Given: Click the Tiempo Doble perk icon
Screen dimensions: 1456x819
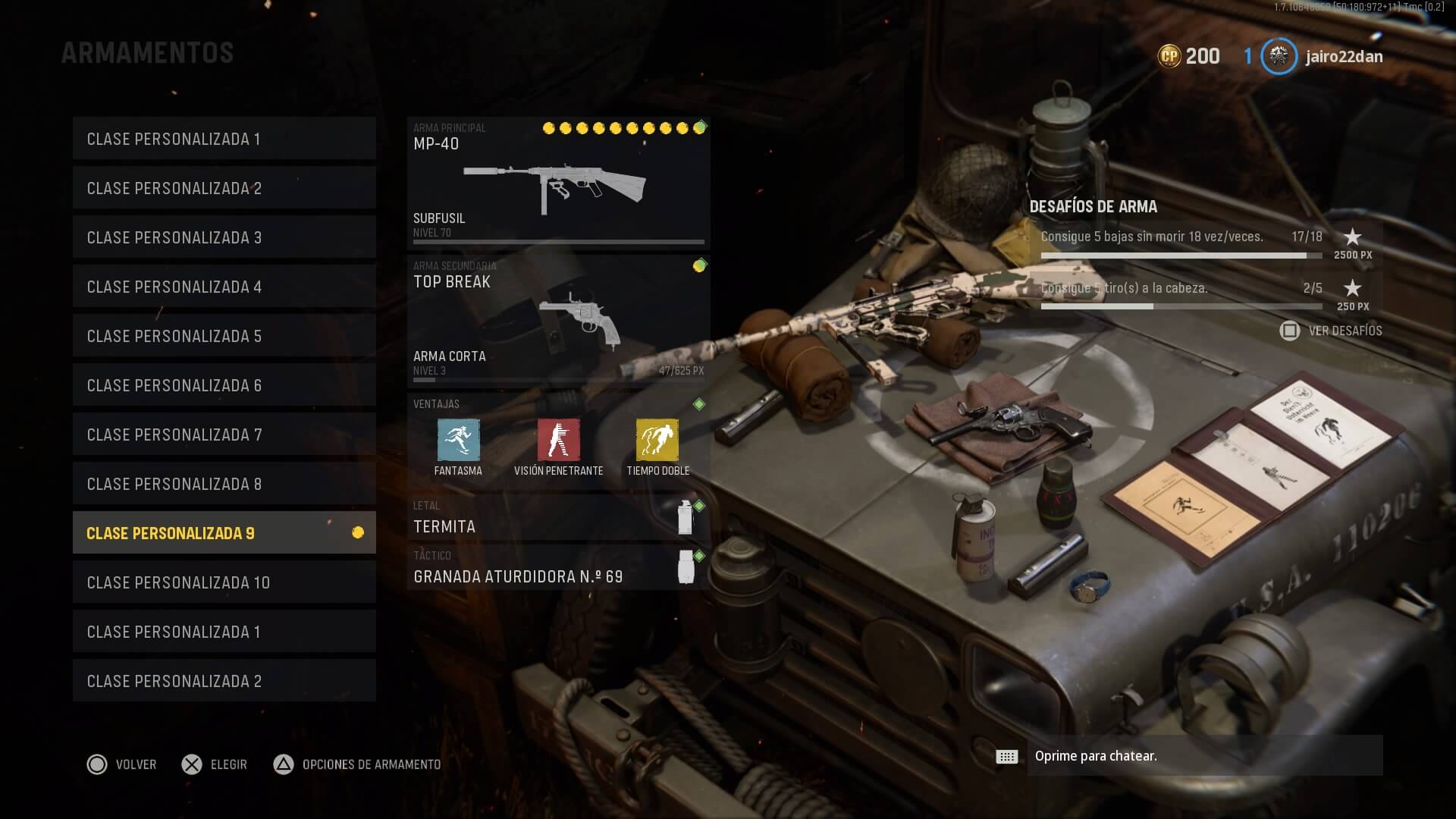Looking at the screenshot, I should (x=657, y=441).
